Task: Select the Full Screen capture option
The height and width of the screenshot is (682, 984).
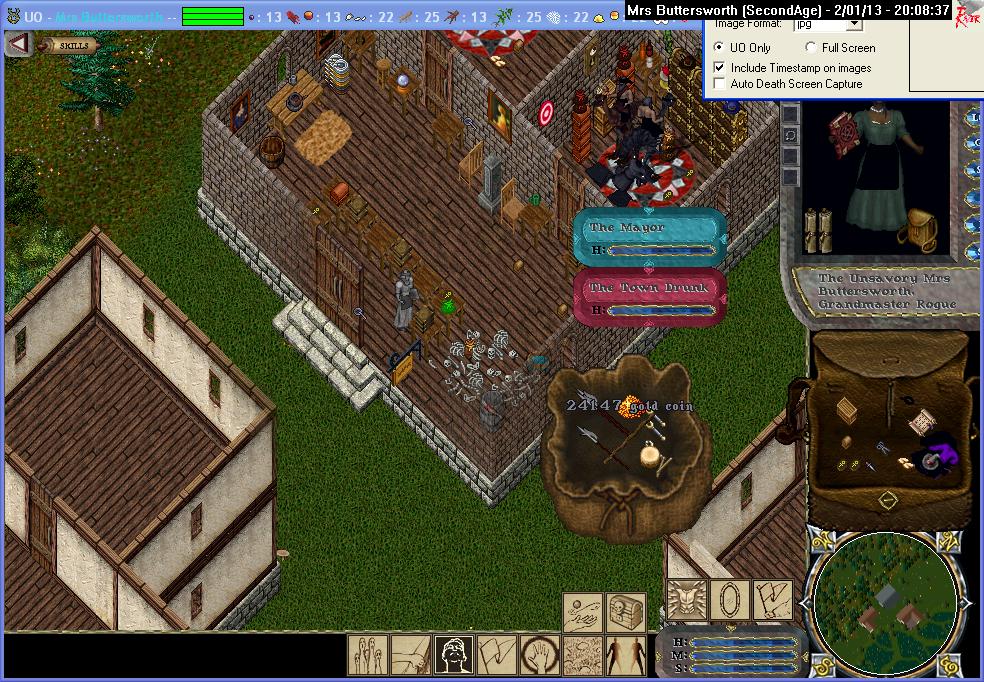Action: point(810,48)
